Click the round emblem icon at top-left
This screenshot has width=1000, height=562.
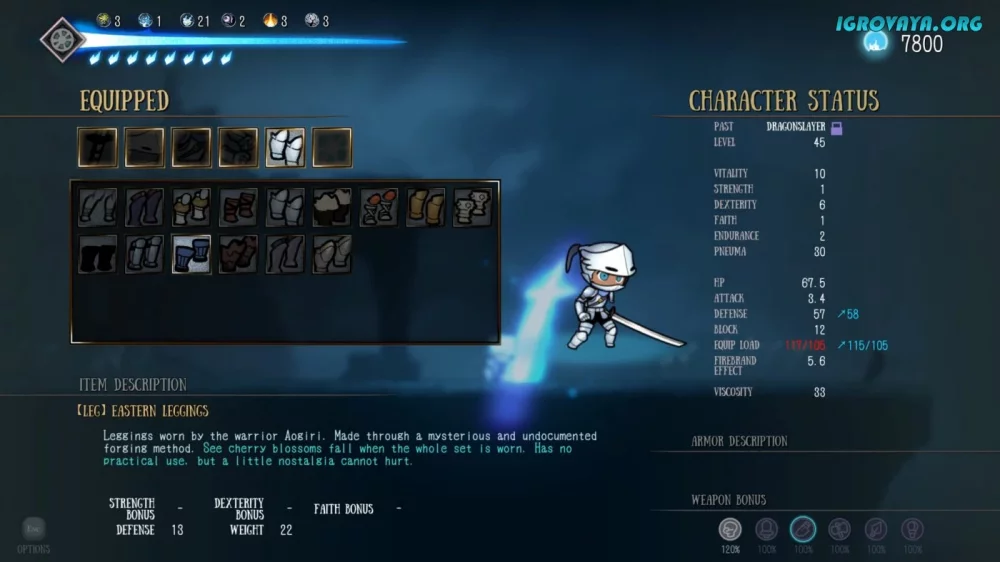(x=62, y=39)
